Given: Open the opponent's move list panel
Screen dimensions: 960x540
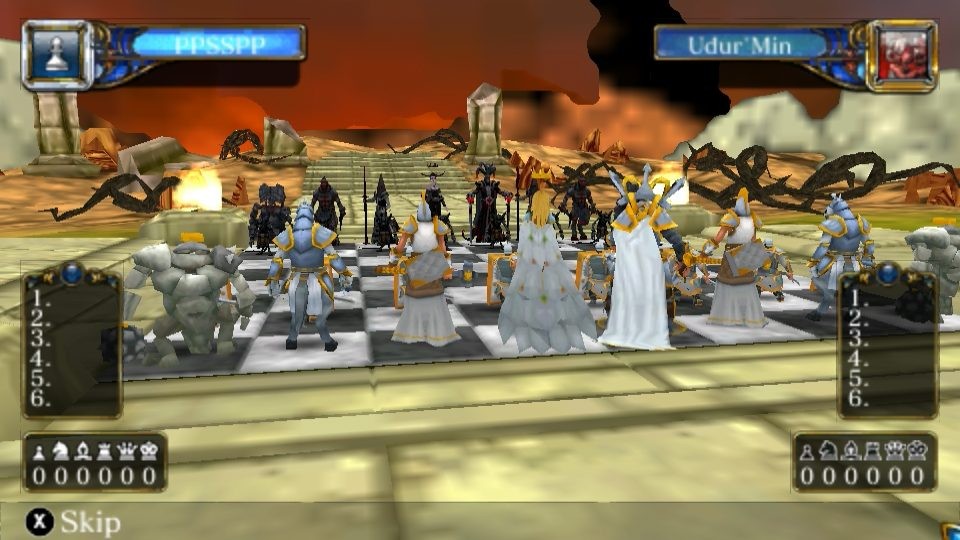Looking at the screenshot, I should click(887, 340).
